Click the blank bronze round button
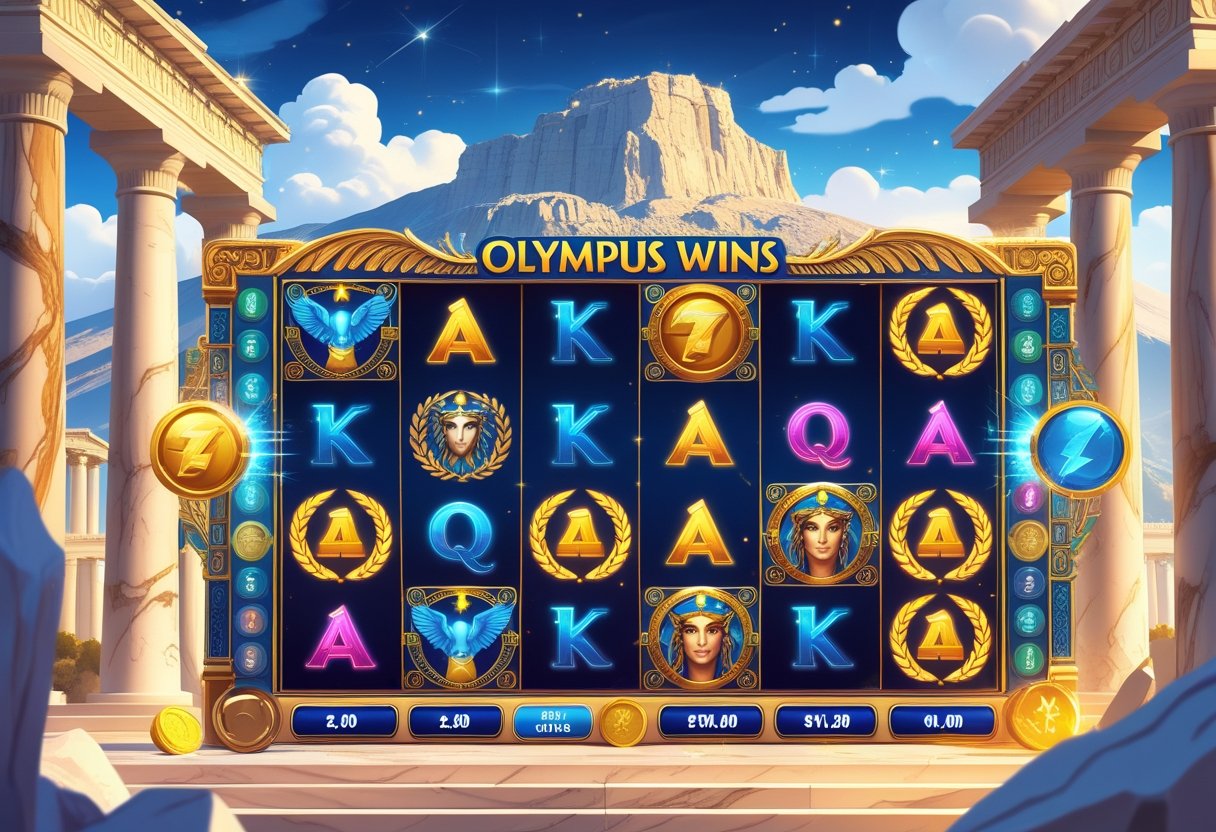 pyautogui.click(x=245, y=719)
